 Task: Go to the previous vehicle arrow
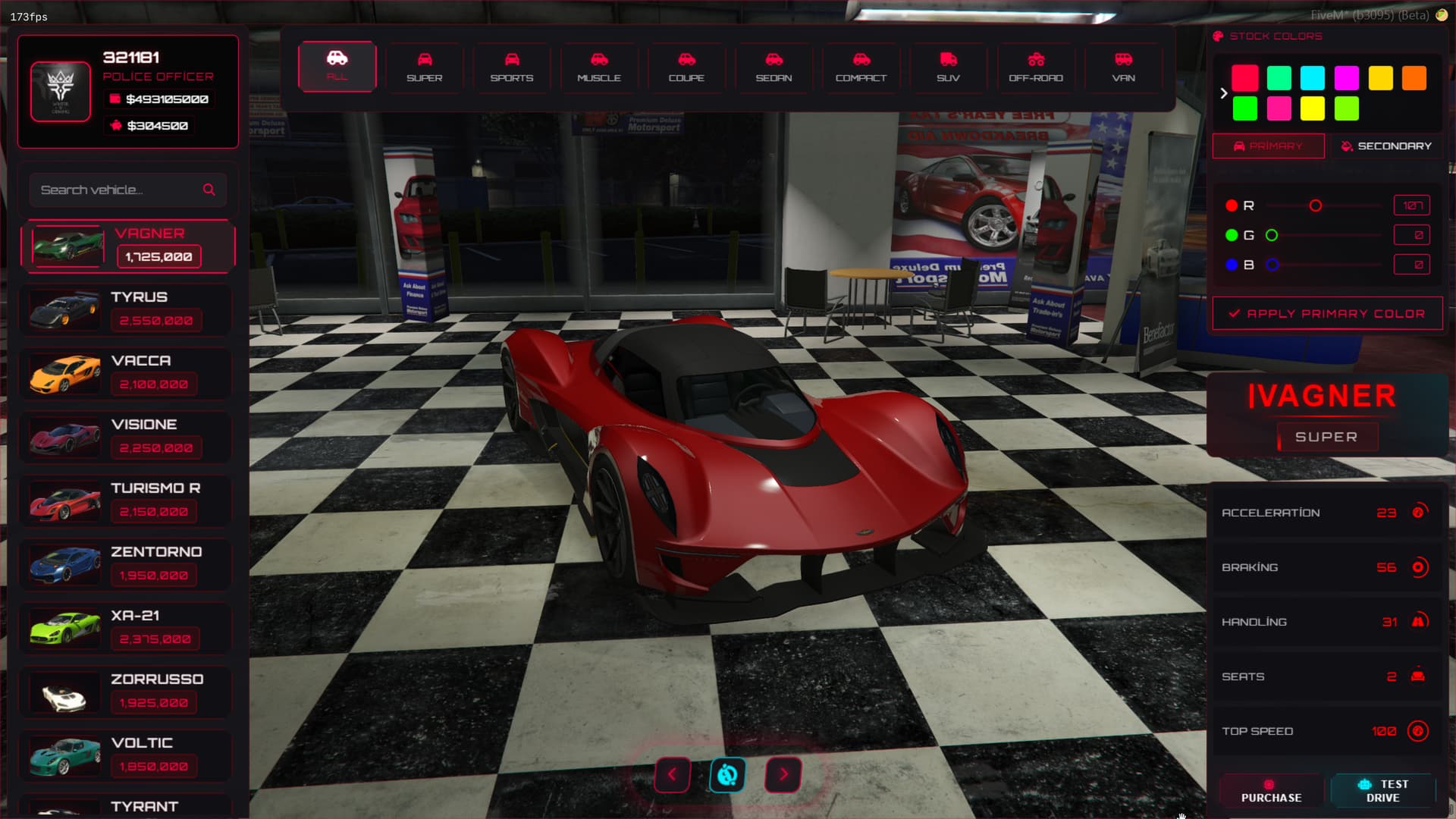tap(672, 774)
